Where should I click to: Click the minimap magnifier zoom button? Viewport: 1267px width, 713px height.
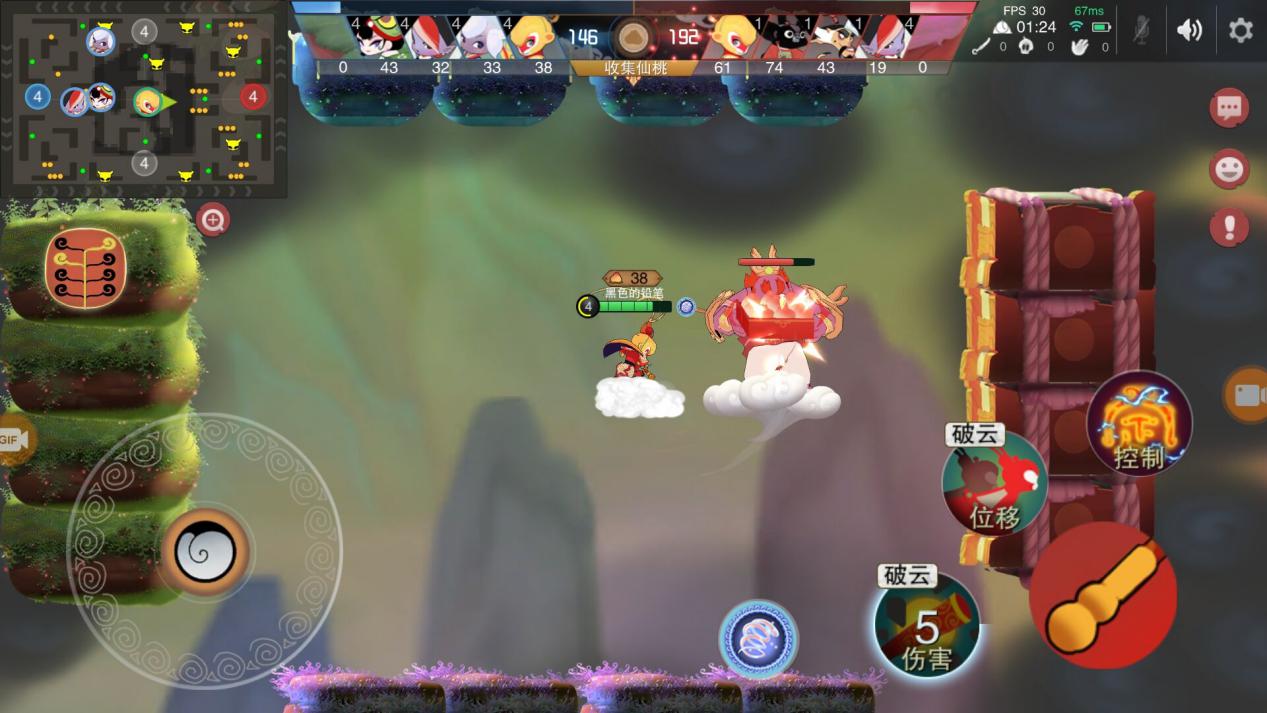click(x=213, y=220)
